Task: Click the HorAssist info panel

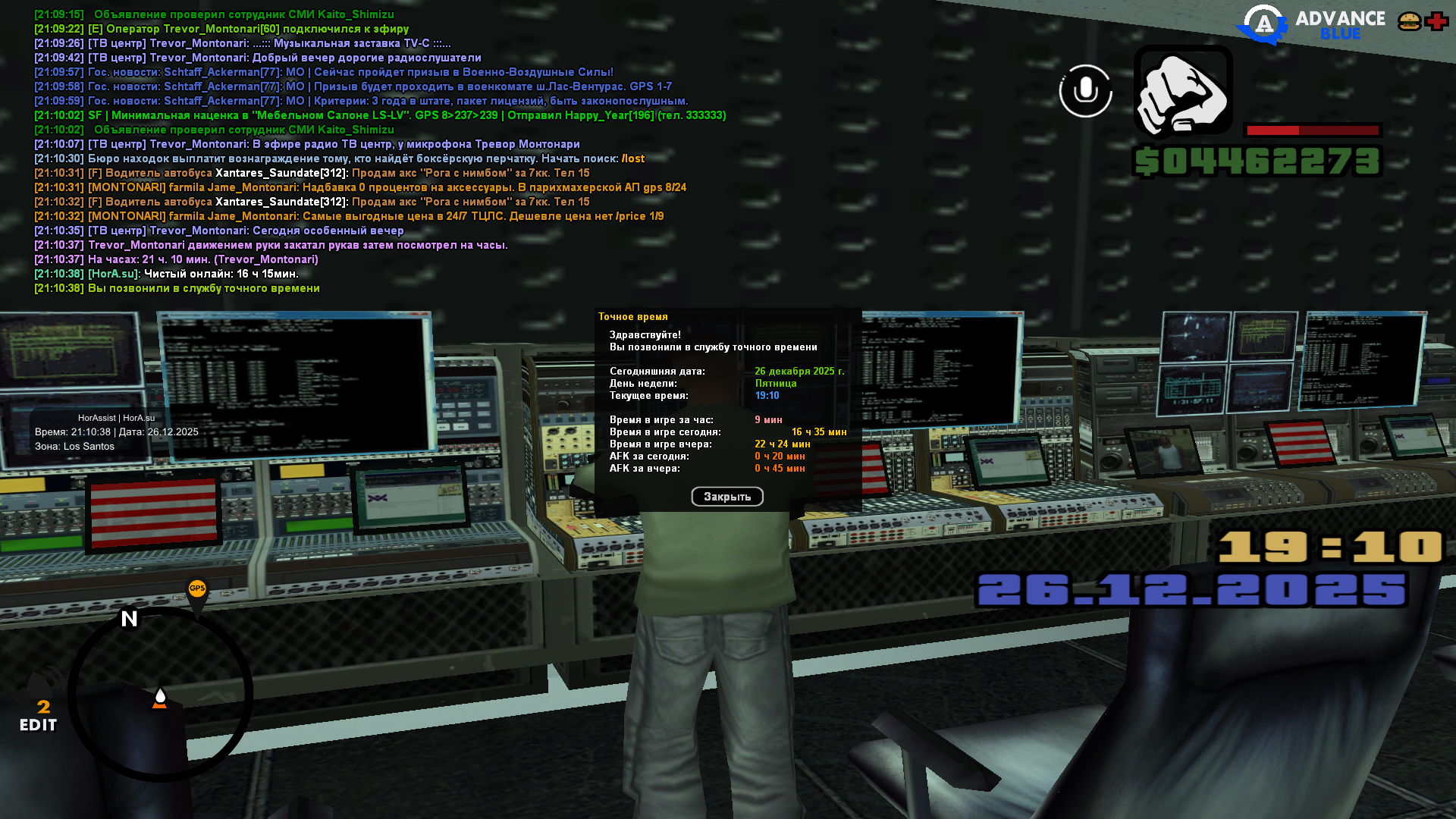Action: click(117, 431)
